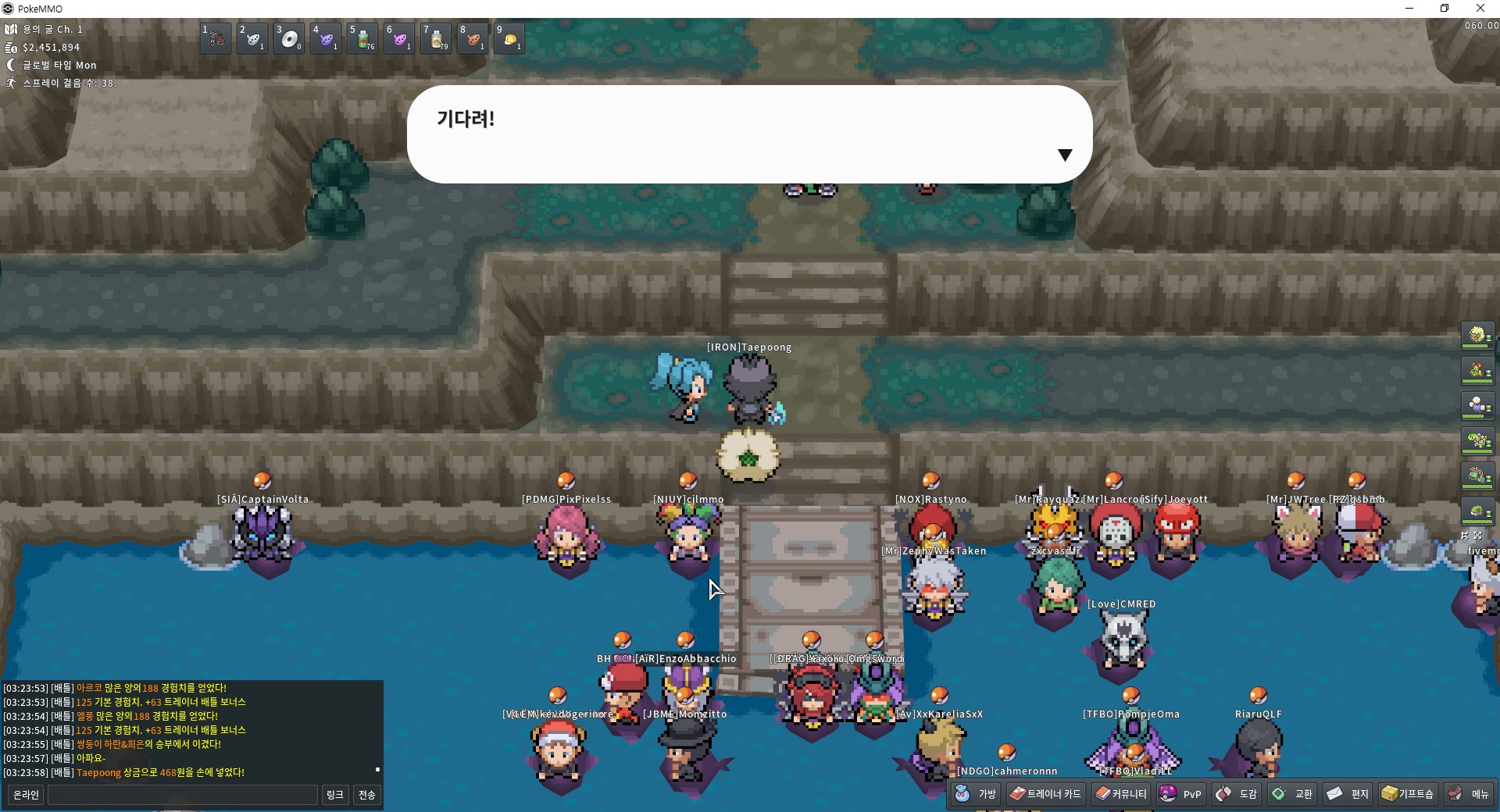Open the 교환 trade window
Screen dimensions: 1500x812
tap(1292, 794)
